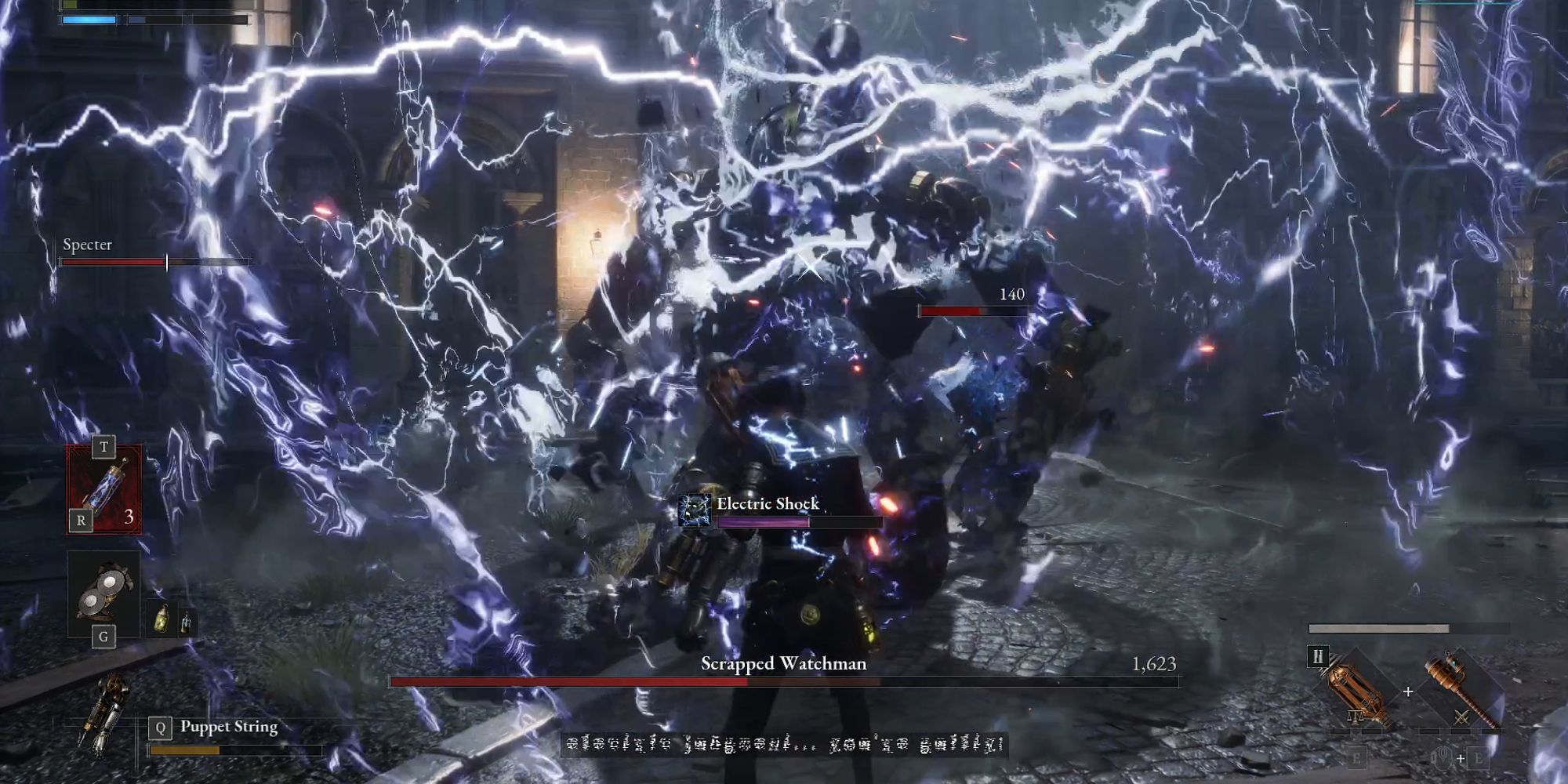
Task: Open the weapon assembly plus indicator
Action: click(1409, 691)
